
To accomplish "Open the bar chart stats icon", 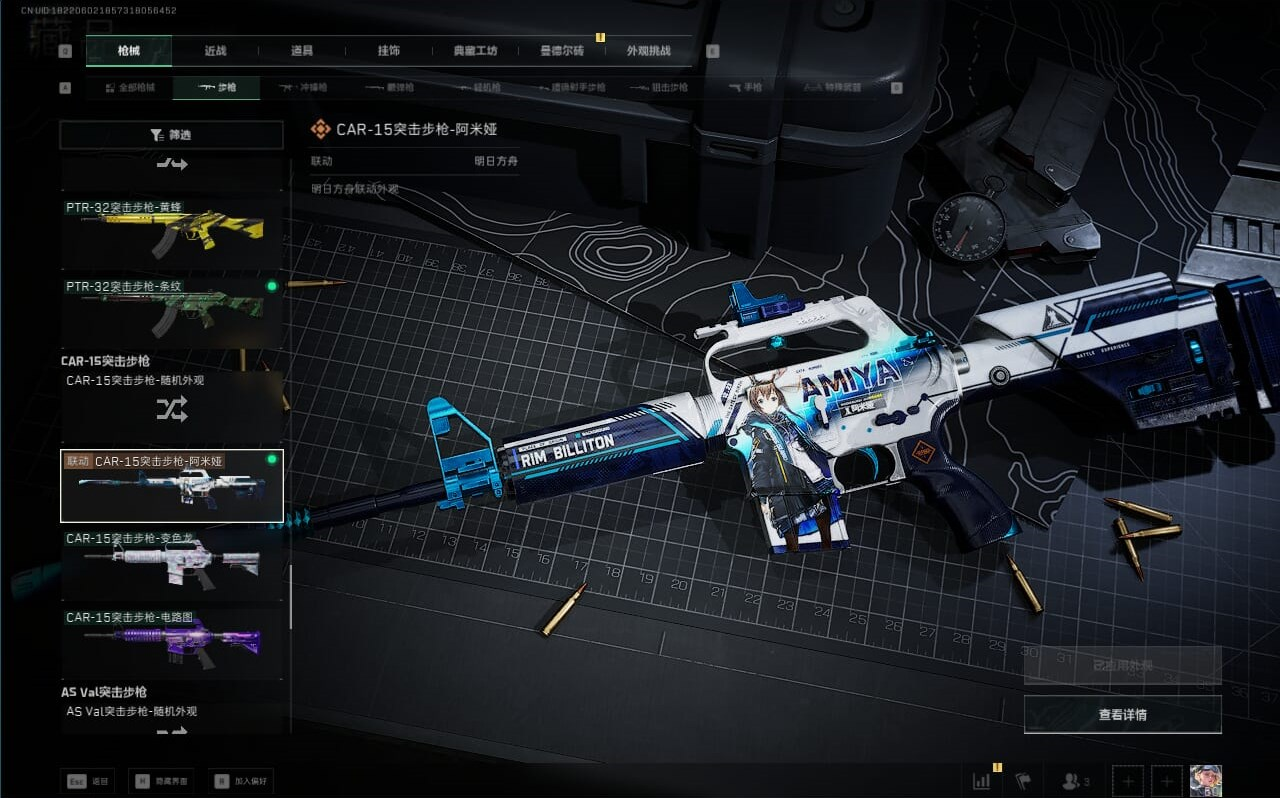I will tap(981, 781).
